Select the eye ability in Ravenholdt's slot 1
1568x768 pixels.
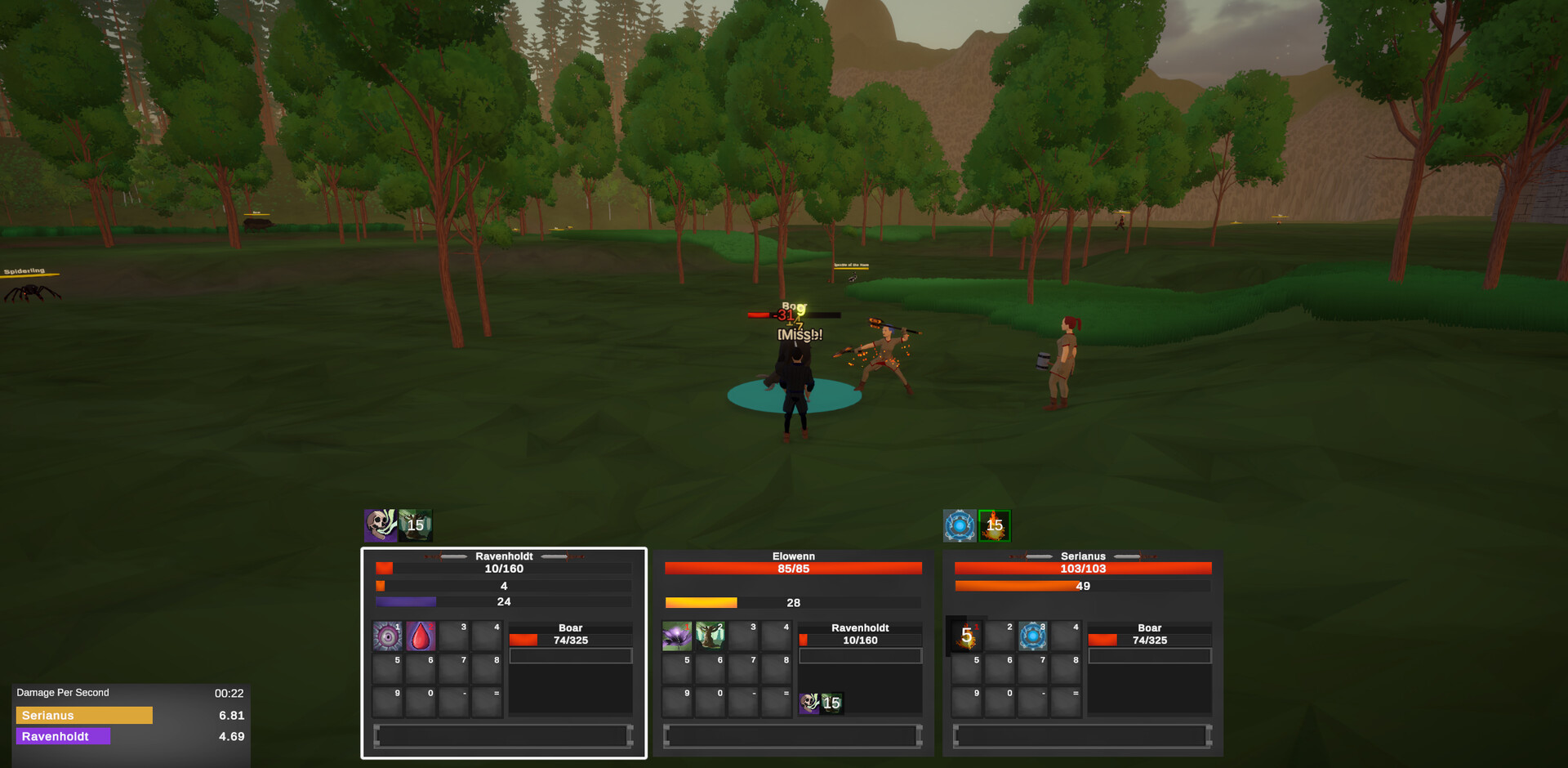387,636
